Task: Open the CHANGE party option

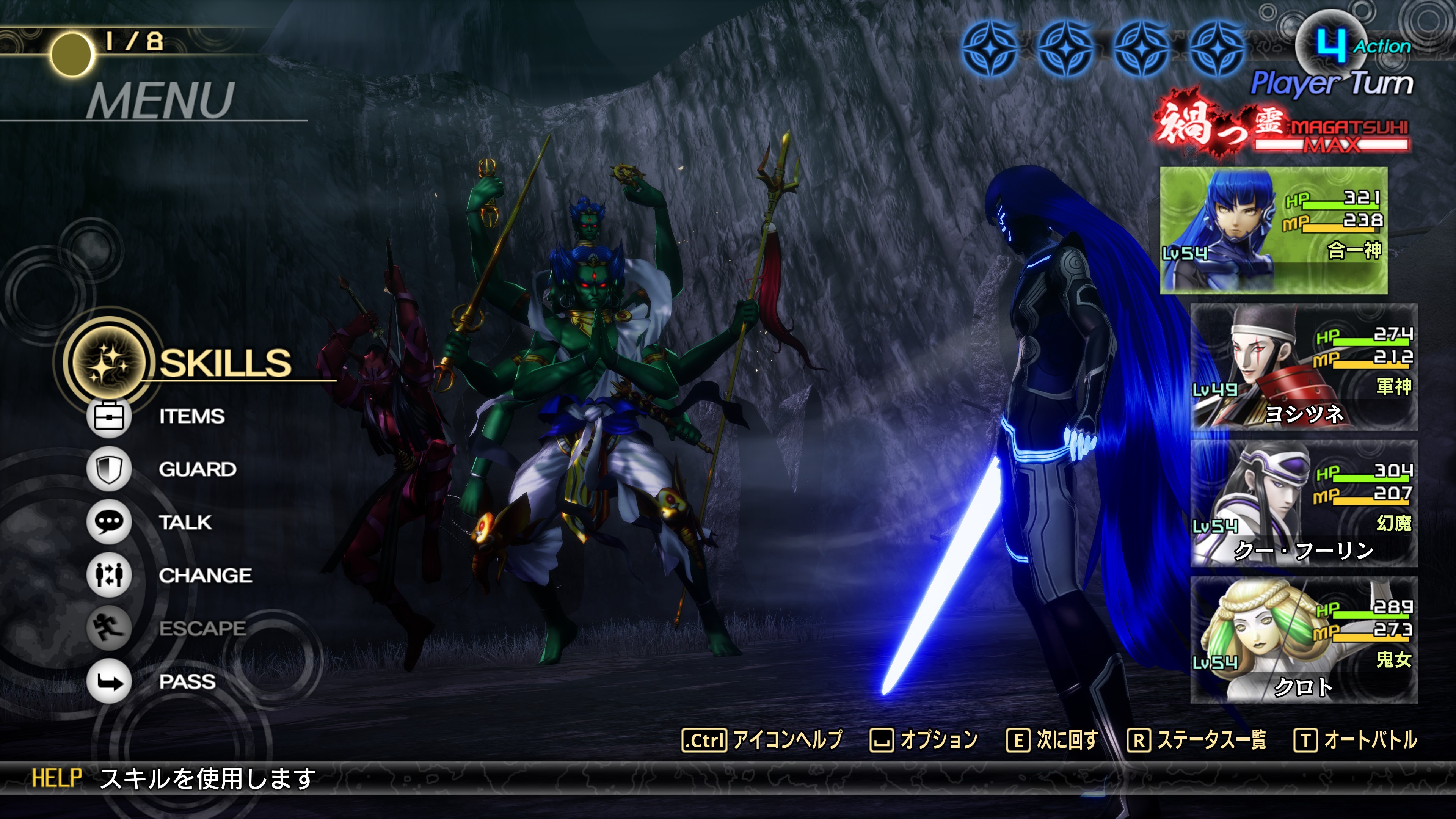Action: click(205, 576)
